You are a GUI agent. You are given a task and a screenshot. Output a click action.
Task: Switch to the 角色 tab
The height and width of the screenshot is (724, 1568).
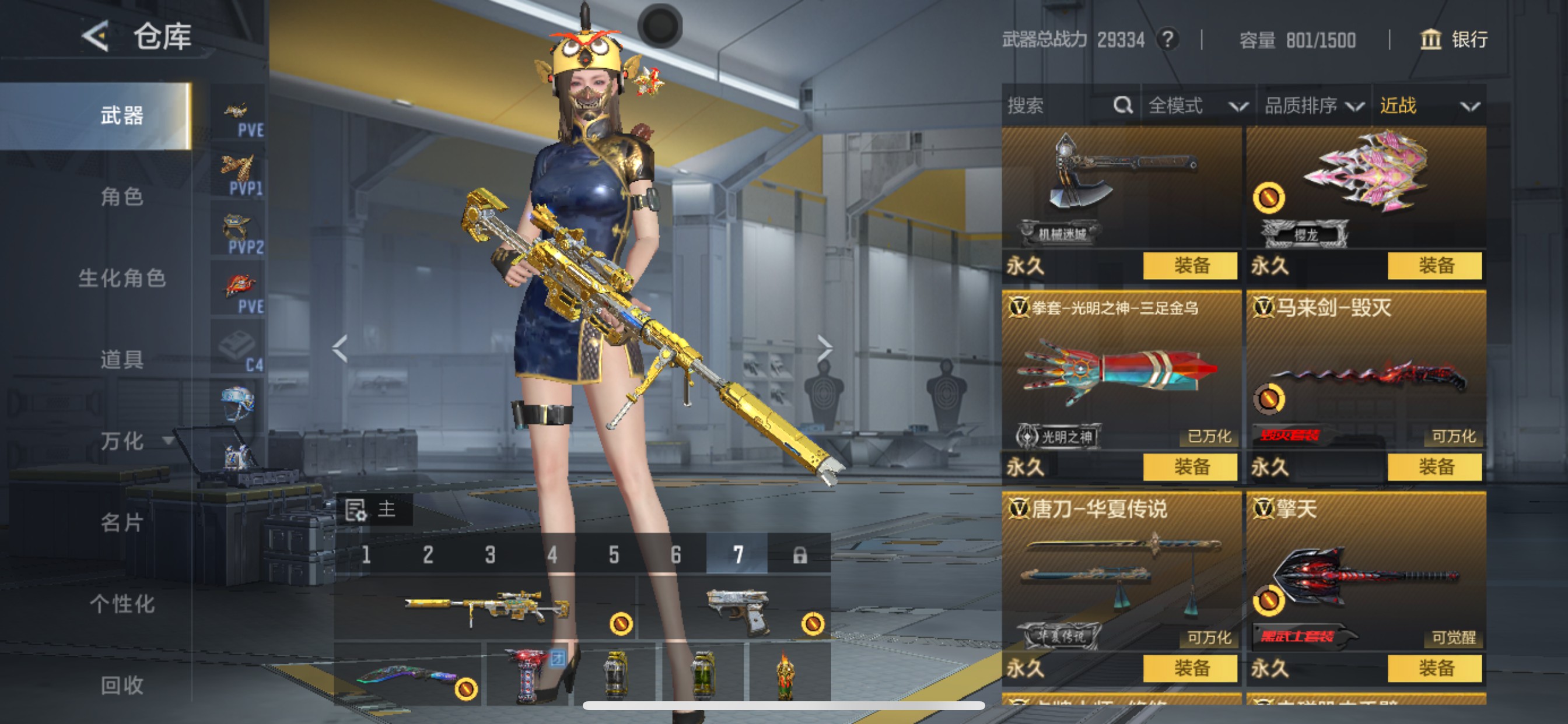(122, 196)
